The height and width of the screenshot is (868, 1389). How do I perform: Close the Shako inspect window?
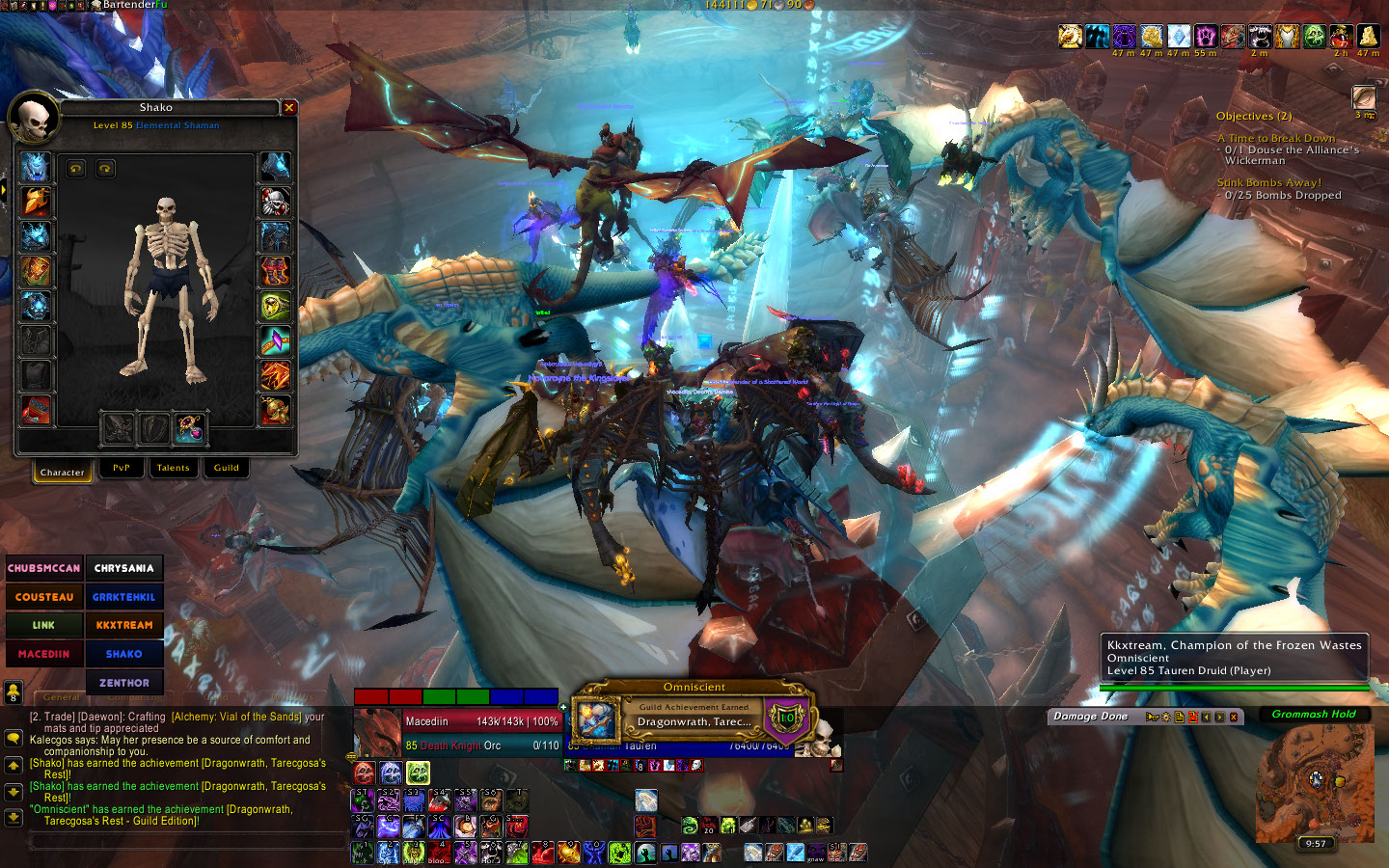click(288, 108)
